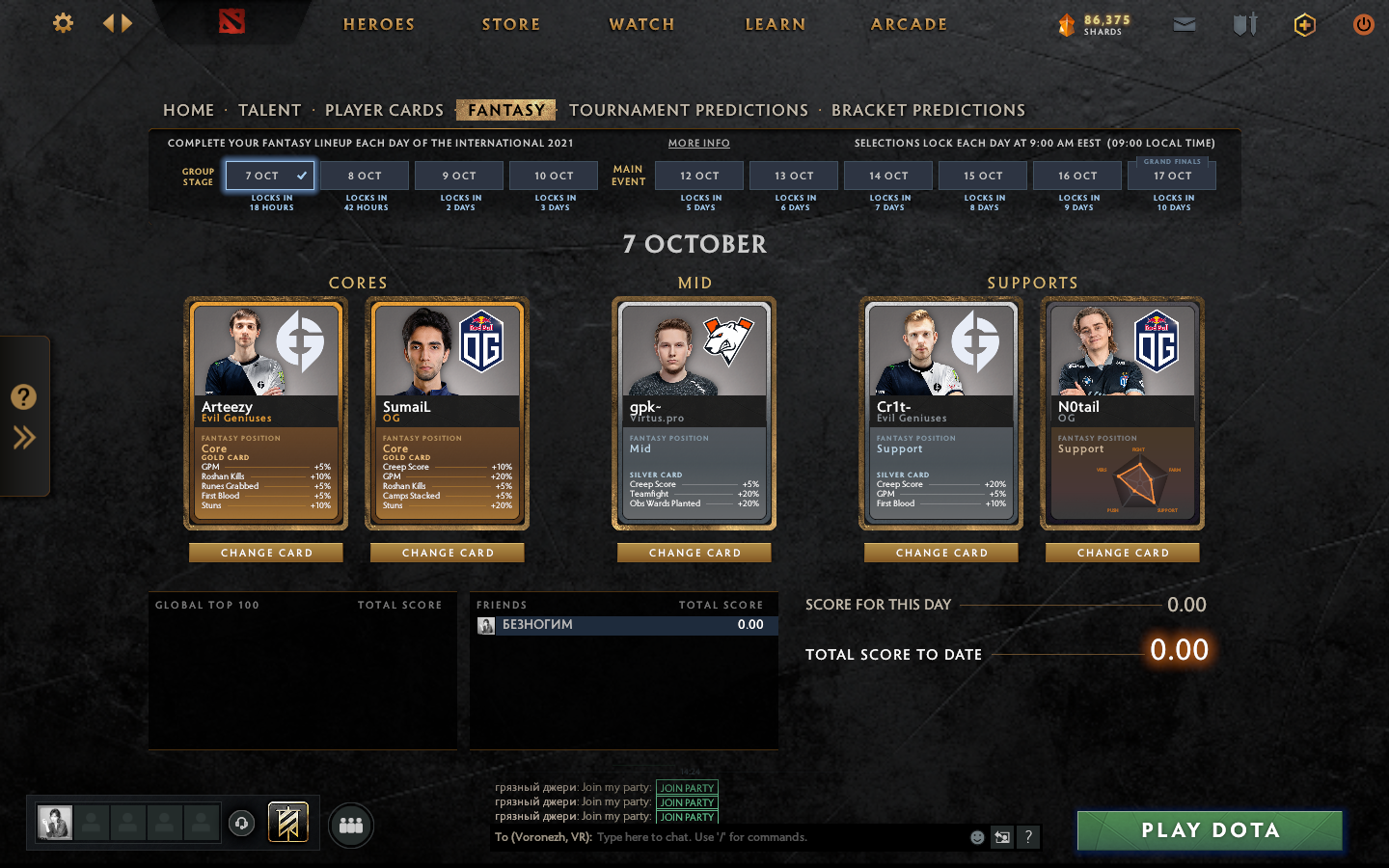Accept the first Join Party invite
The height and width of the screenshot is (868, 1389).
687,788
